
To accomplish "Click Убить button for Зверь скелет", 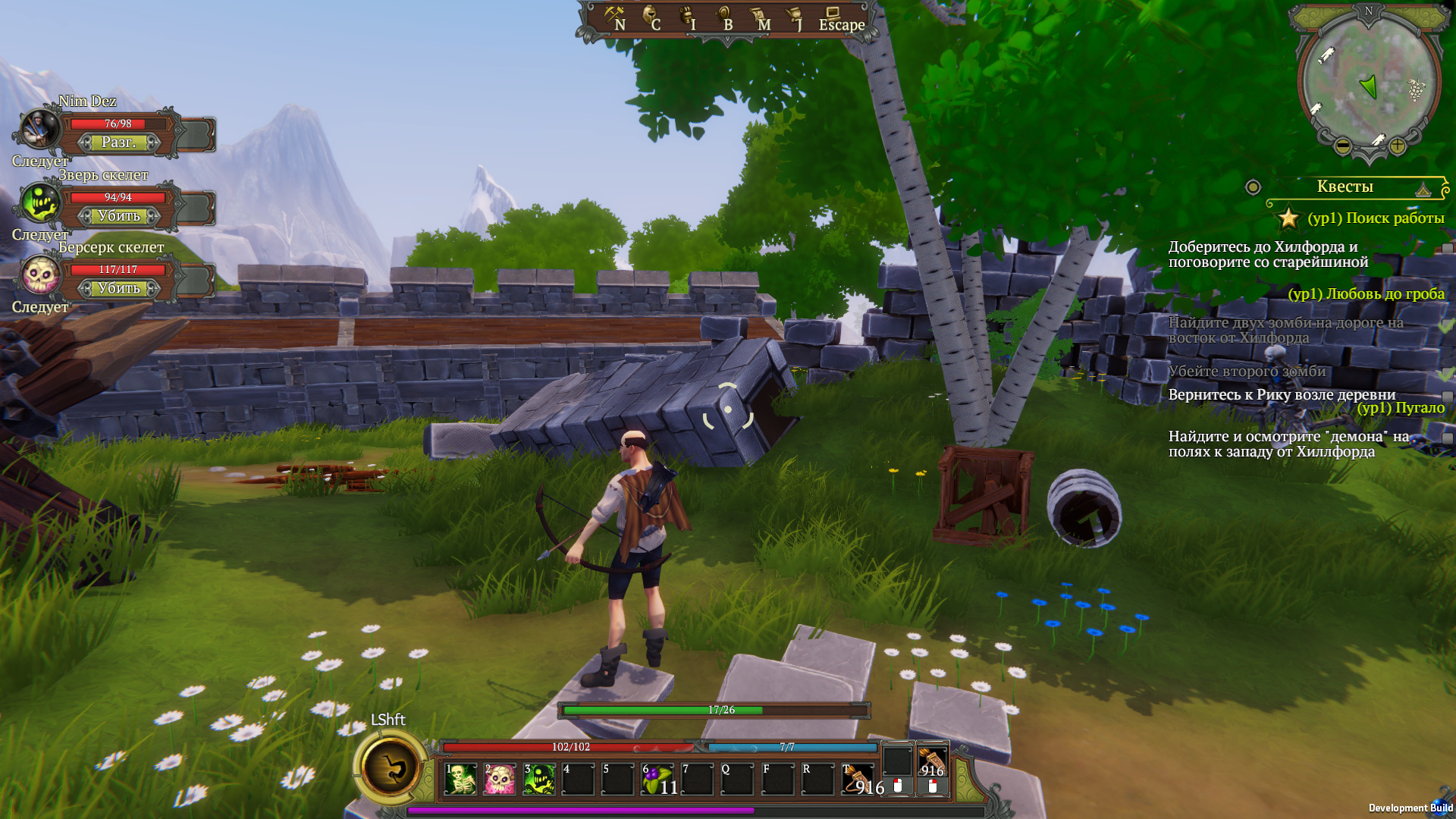I will (x=119, y=216).
